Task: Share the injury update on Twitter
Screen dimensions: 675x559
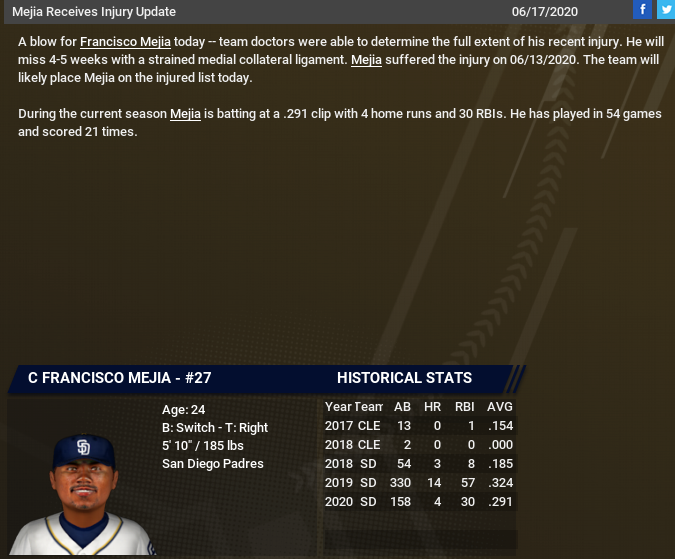Action: coord(665,10)
